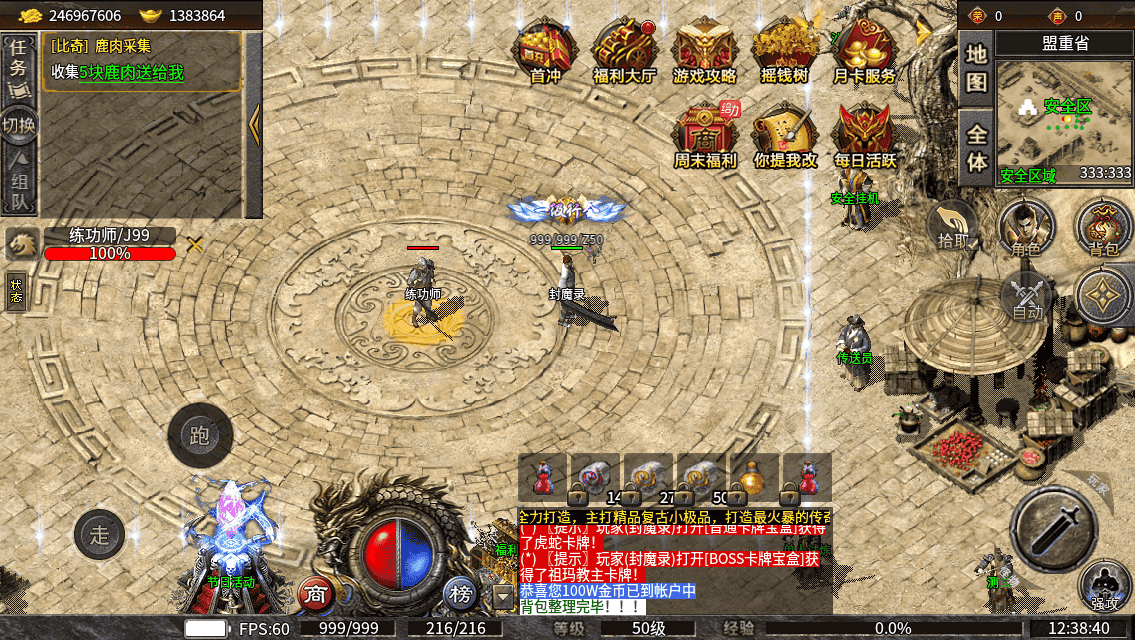
Task: Open the 你提我改 feedback scroll
Action: (x=785, y=134)
